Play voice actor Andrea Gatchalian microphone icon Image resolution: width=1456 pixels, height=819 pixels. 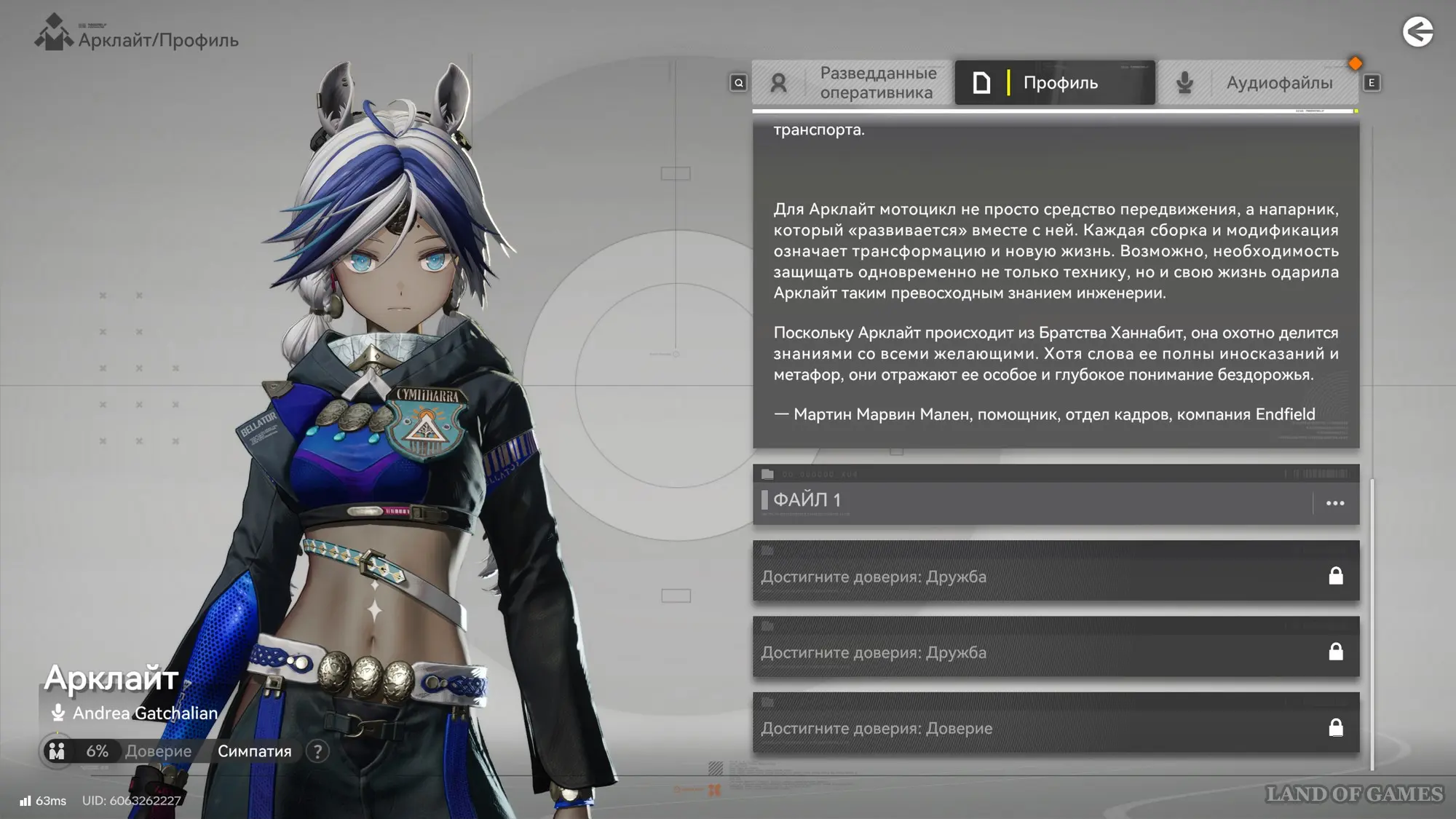point(58,713)
